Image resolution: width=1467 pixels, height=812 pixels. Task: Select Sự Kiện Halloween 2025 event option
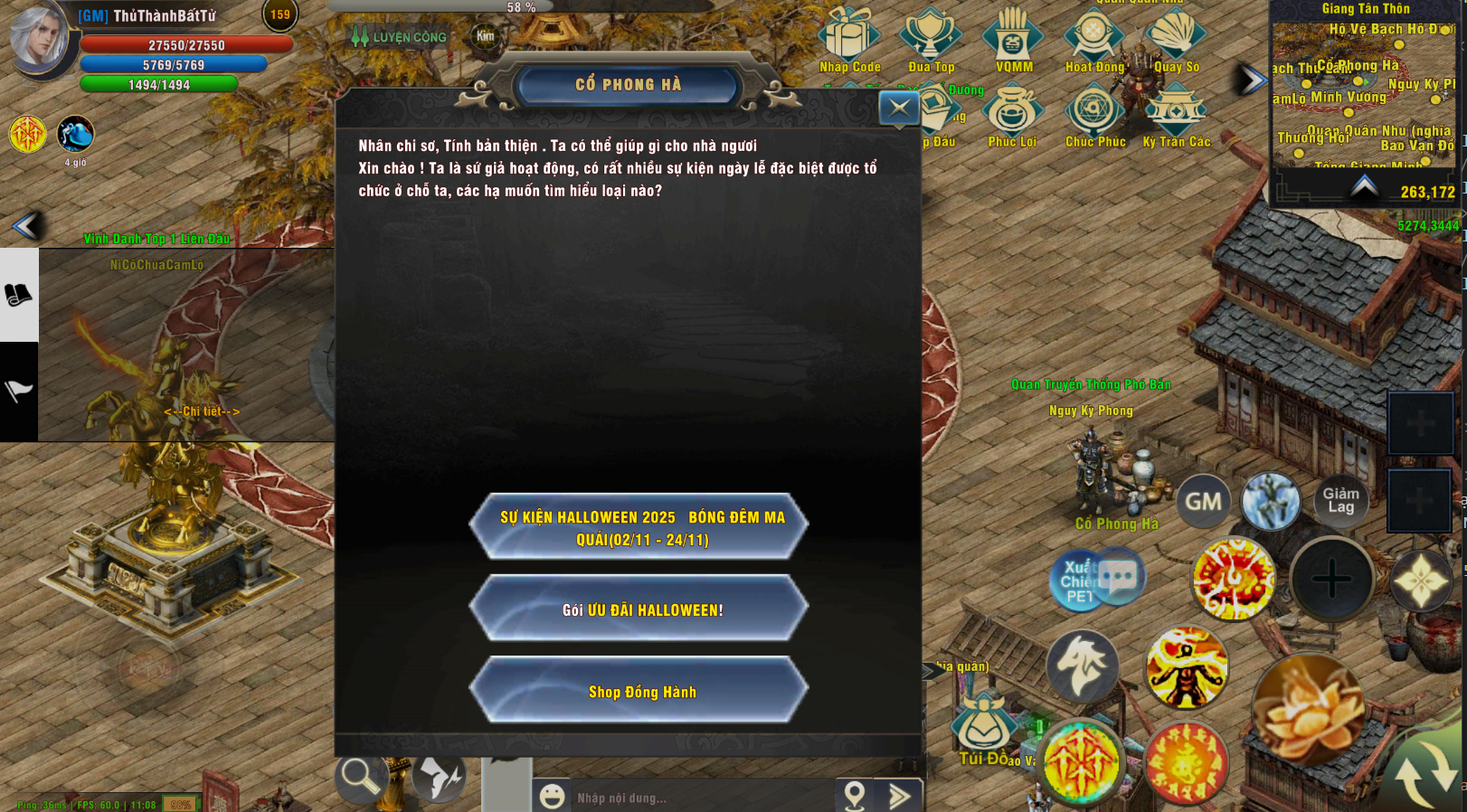coord(639,525)
